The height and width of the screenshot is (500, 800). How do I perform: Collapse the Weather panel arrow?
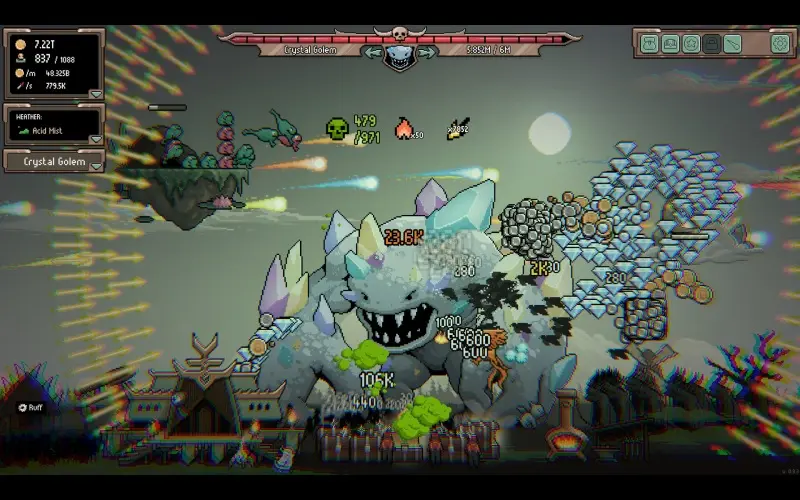pyautogui.click(x=96, y=138)
